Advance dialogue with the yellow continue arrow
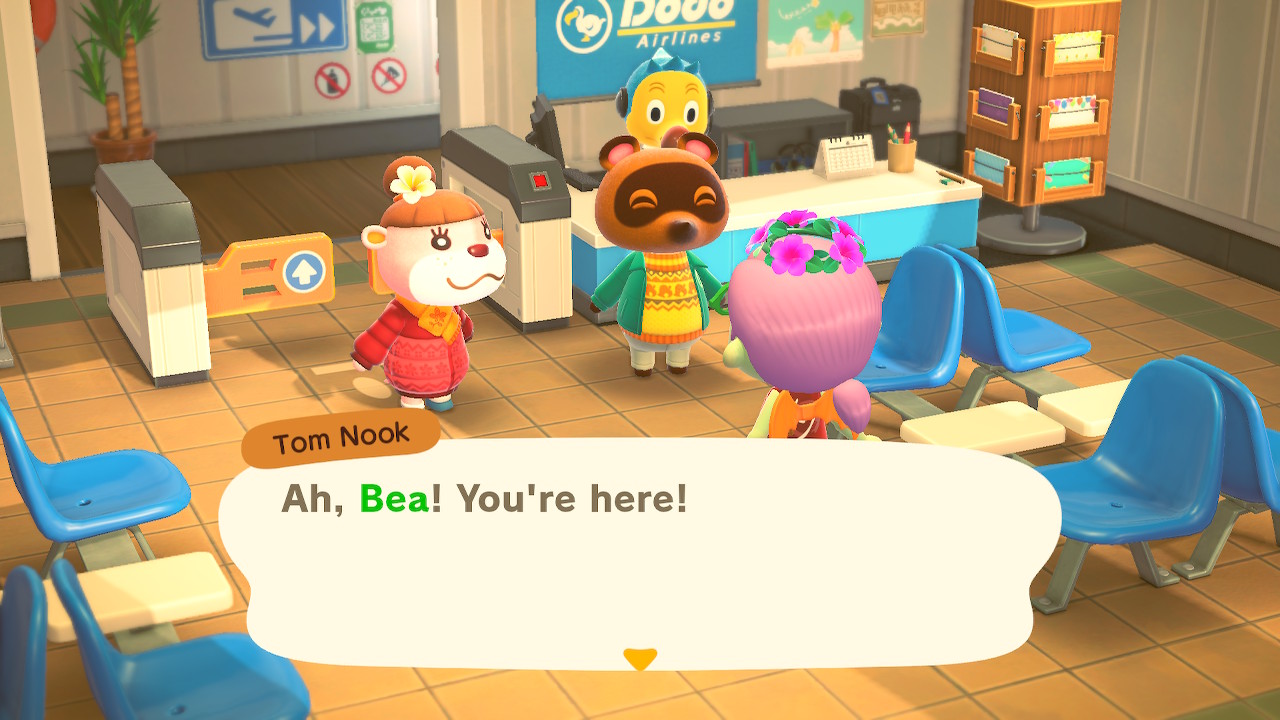The image size is (1280, 720). [x=640, y=658]
